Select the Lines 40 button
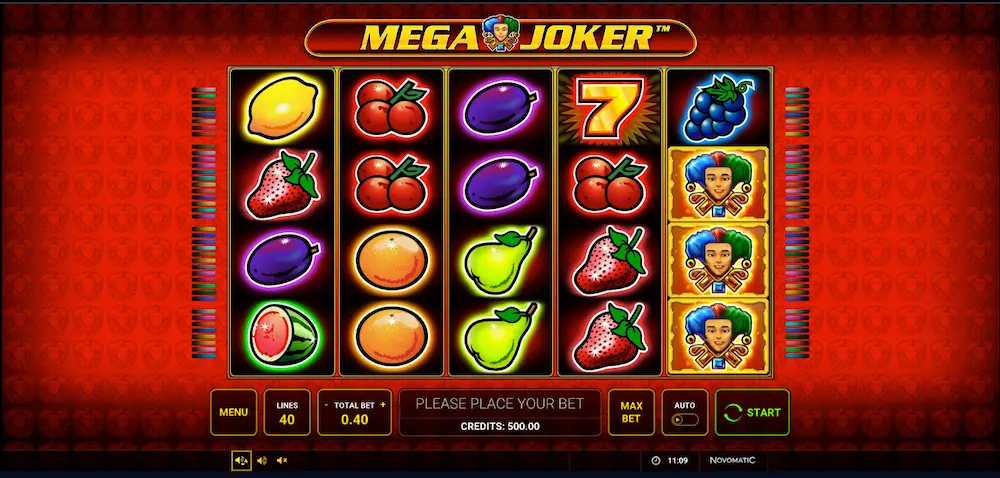 pos(287,412)
